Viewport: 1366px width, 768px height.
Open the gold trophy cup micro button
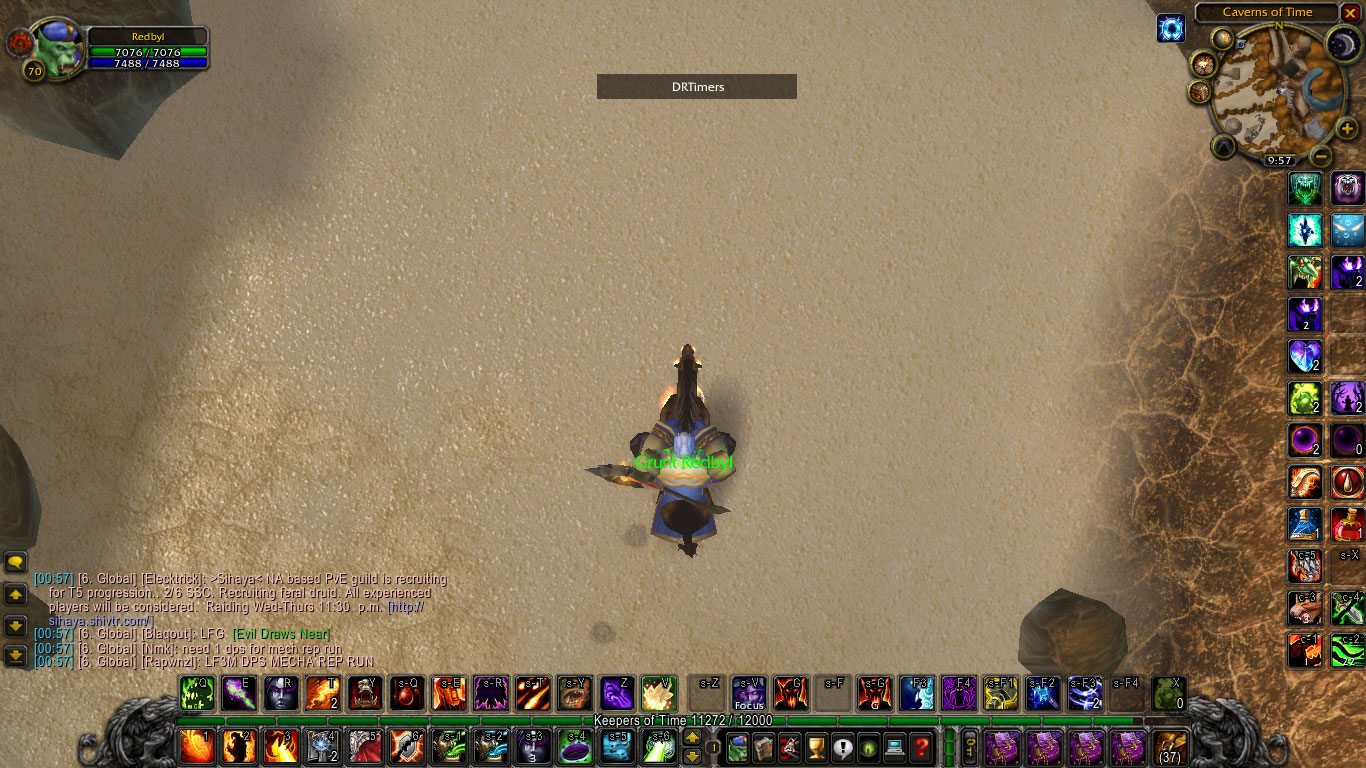(816, 747)
